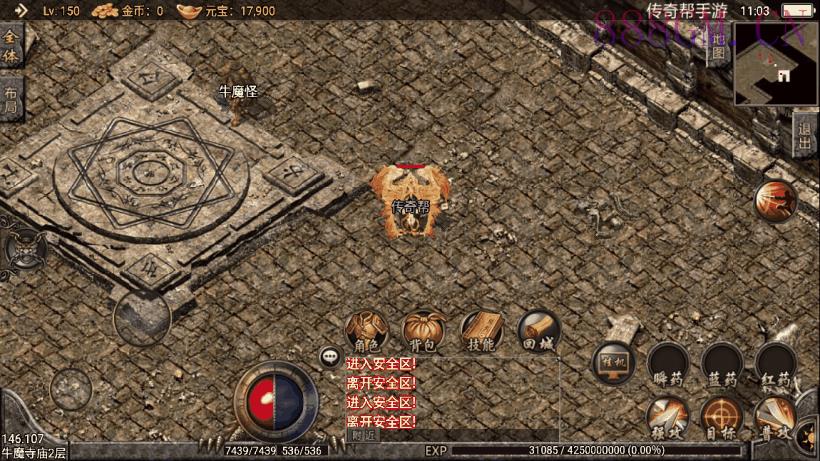Image resolution: width=820 pixels, height=461 pixels.
Task: Activate the 普攻 normal attack button
Action: (776, 418)
